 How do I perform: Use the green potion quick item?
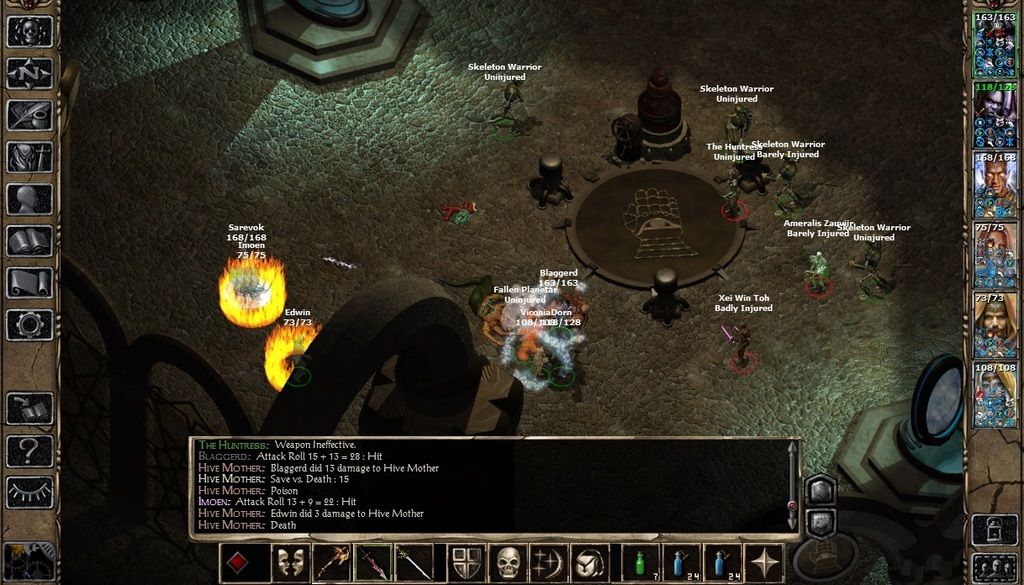pos(641,563)
